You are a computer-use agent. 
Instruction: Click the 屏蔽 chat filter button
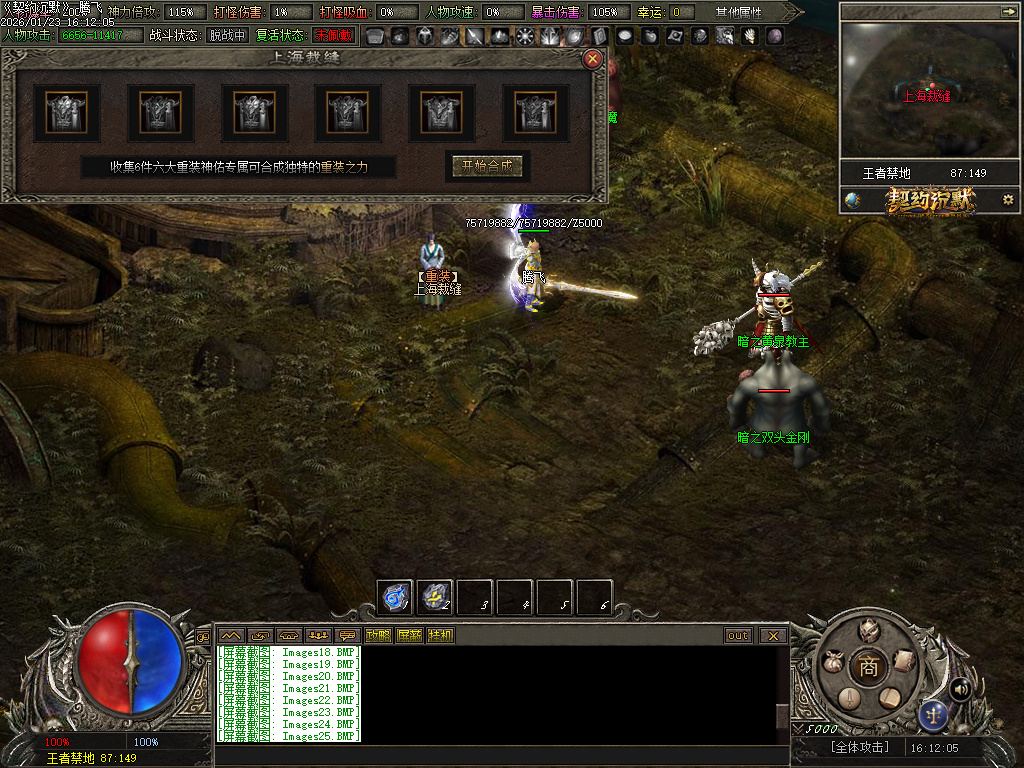point(409,635)
